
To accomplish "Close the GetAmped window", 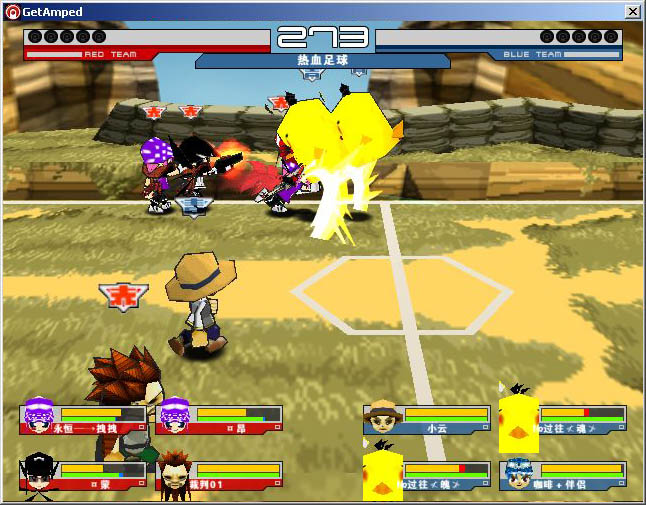I will pyautogui.click(x=633, y=11).
